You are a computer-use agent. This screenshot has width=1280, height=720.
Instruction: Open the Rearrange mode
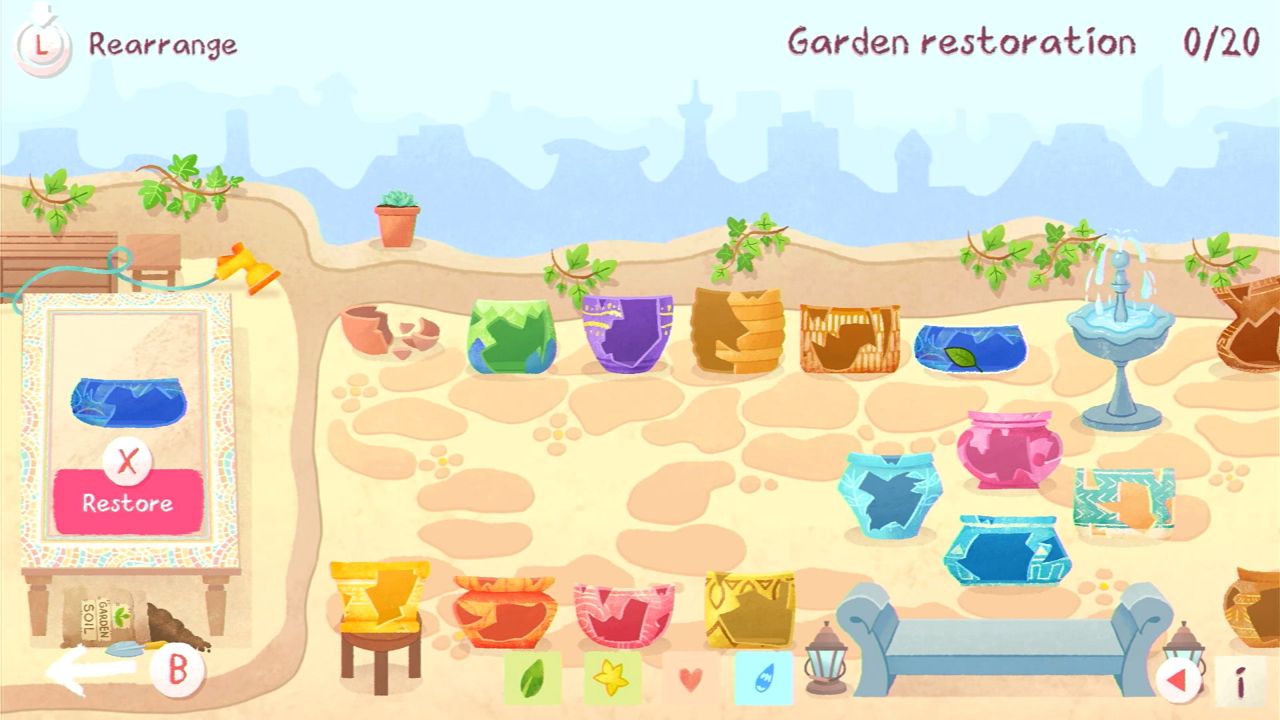click(163, 42)
